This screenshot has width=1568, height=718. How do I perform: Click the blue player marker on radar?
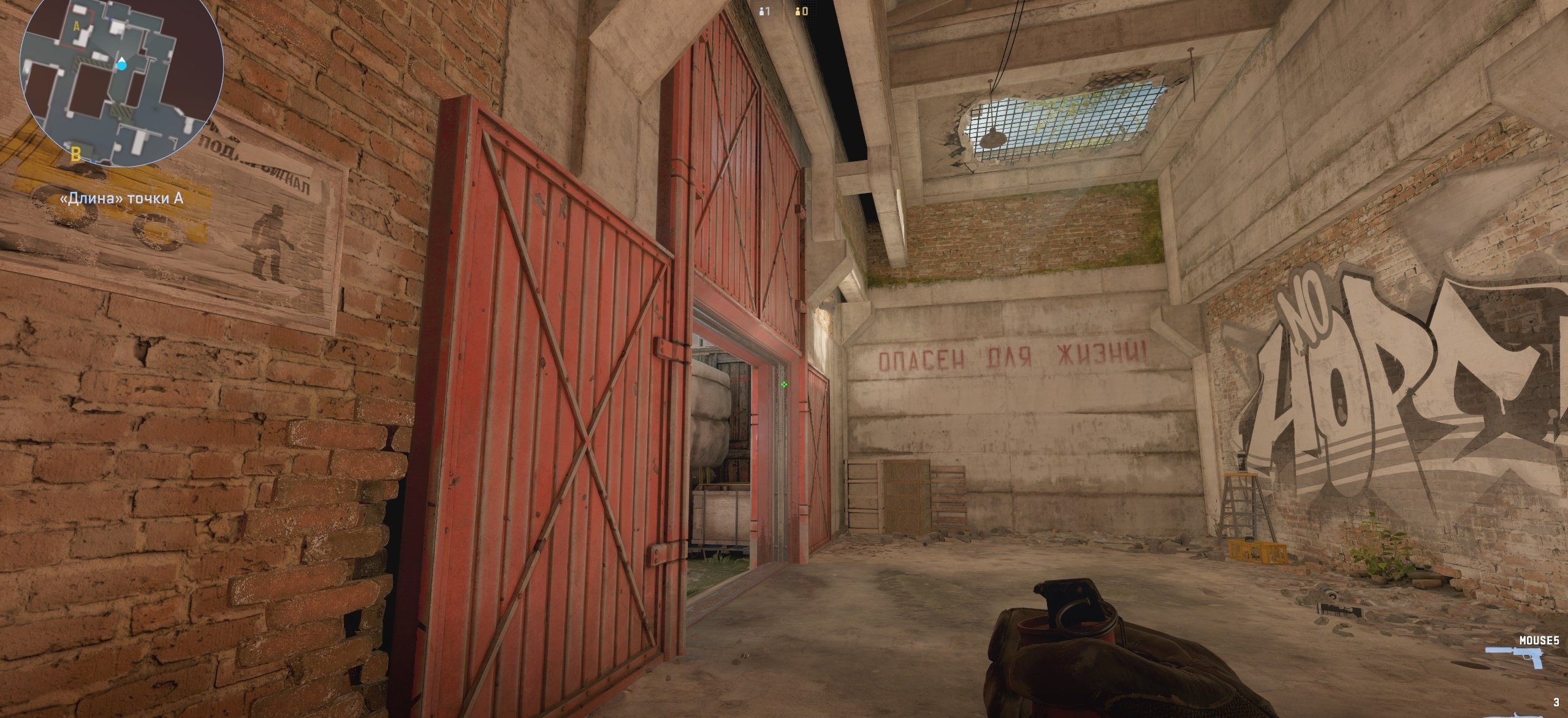point(123,62)
